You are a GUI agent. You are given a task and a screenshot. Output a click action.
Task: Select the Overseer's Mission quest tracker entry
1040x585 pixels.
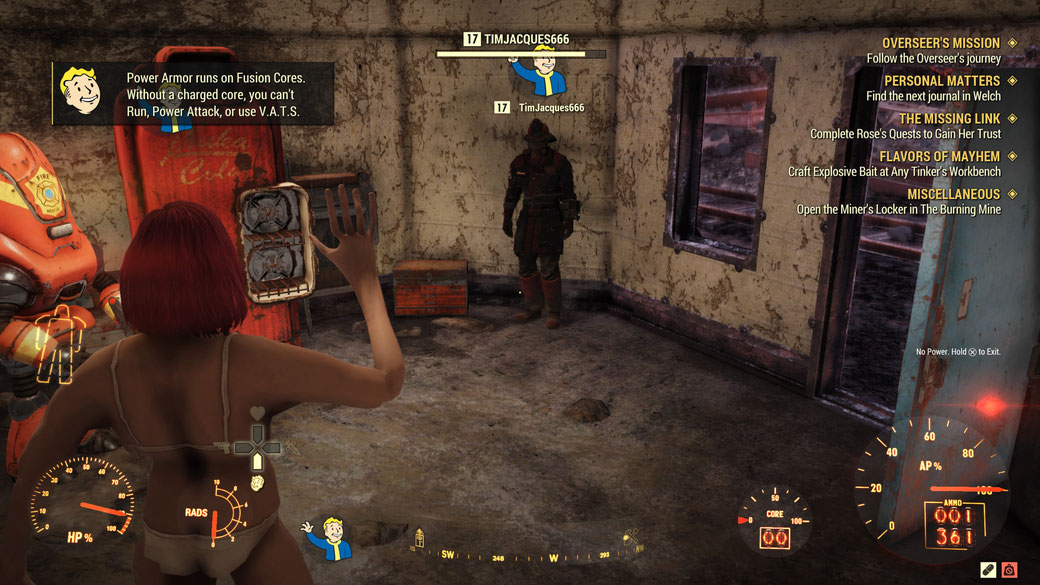point(940,43)
